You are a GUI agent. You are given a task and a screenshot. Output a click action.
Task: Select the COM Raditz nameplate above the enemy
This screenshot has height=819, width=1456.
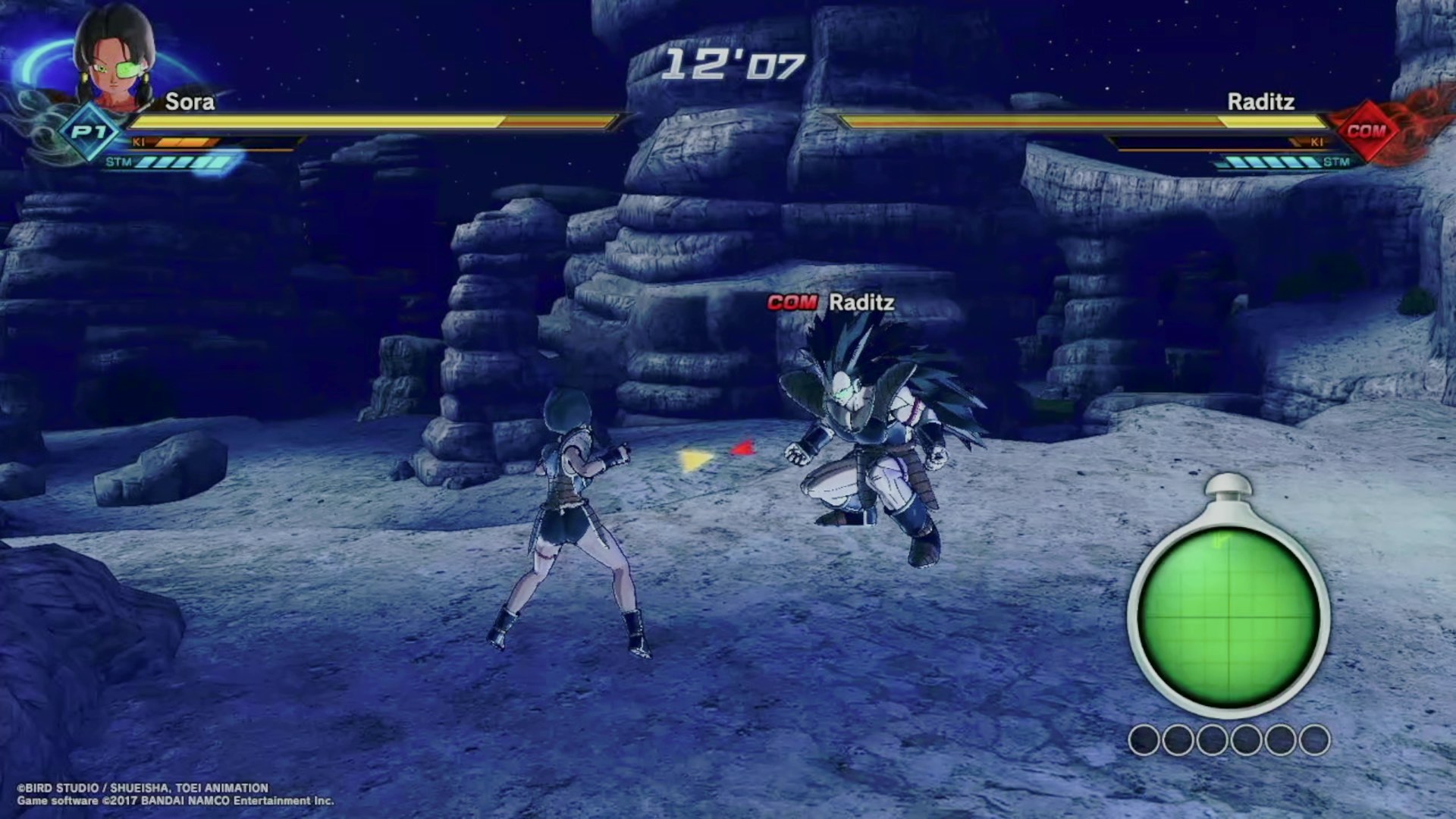(830, 303)
